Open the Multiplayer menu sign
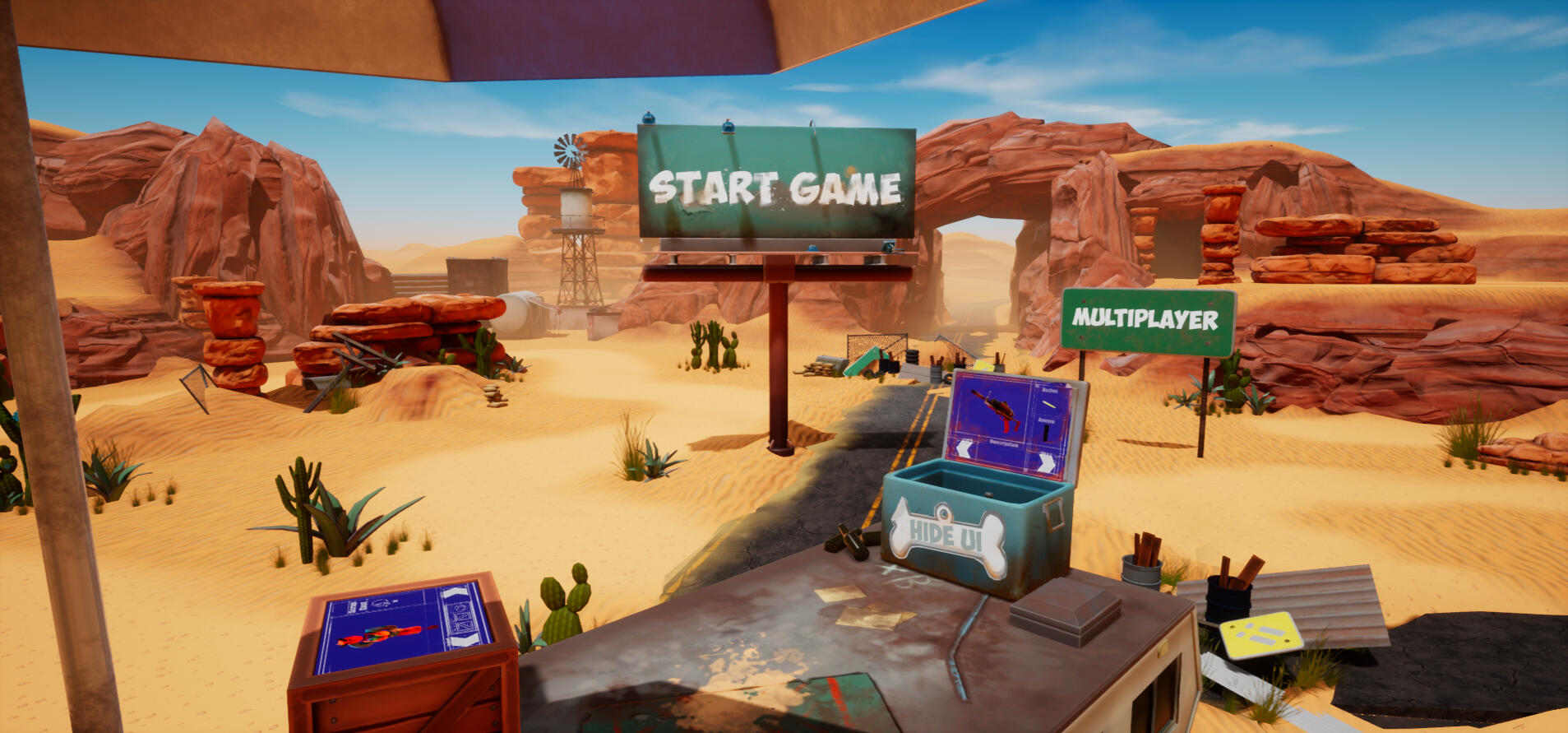The image size is (1568, 733). coord(1145,319)
